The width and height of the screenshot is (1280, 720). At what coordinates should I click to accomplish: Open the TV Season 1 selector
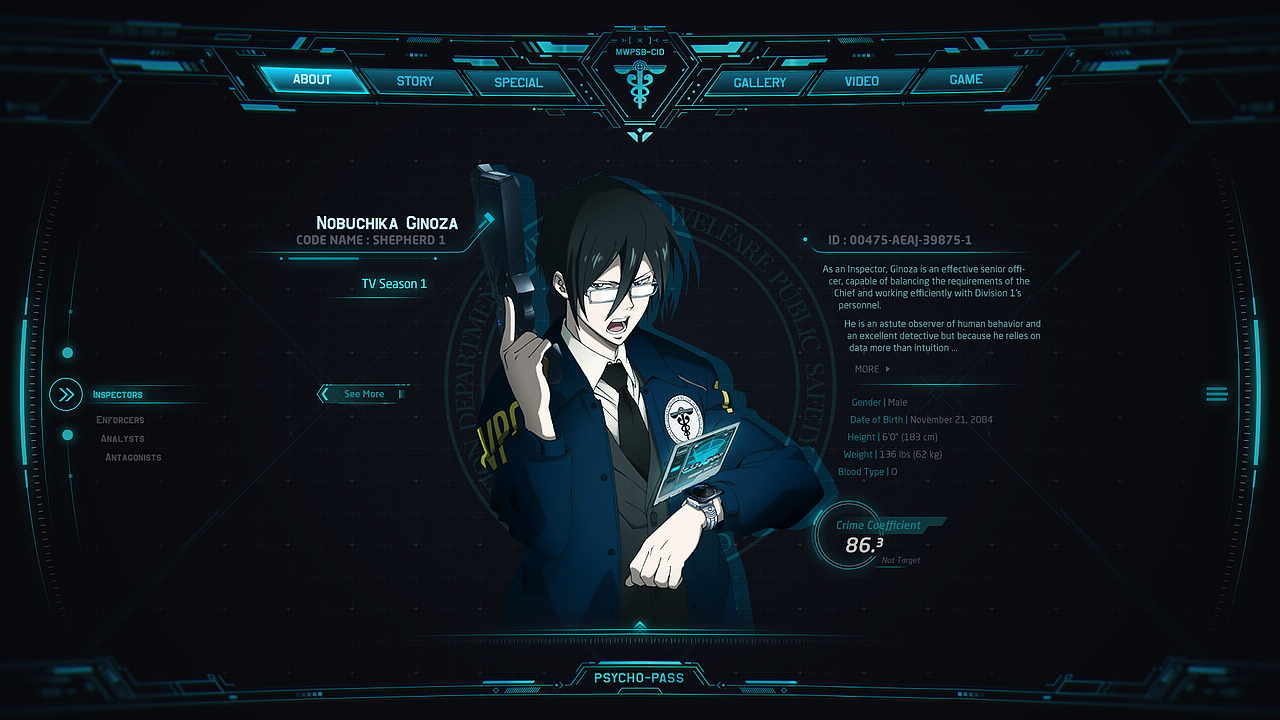(392, 283)
